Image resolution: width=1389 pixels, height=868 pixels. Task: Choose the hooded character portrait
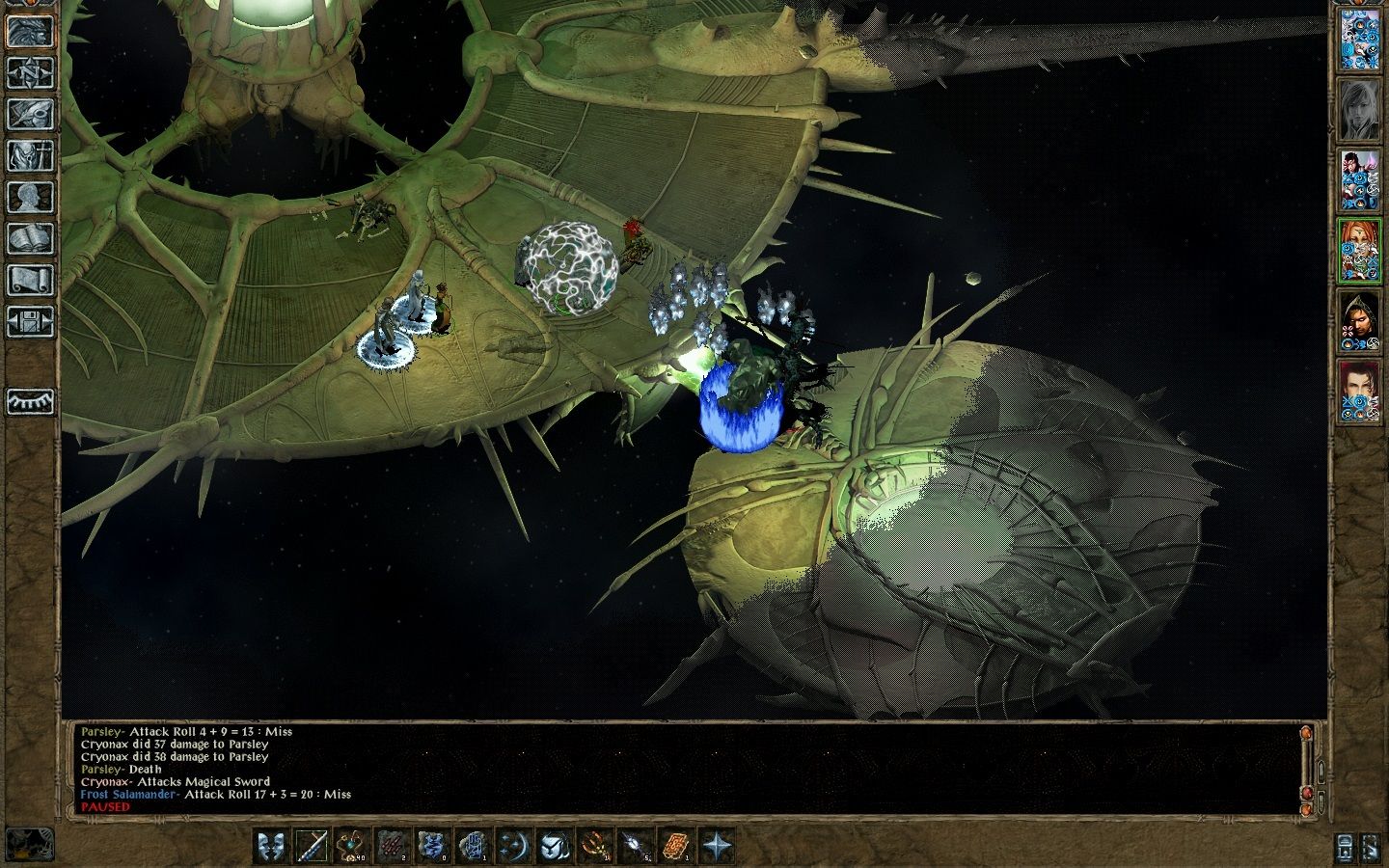[x=1360, y=321]
